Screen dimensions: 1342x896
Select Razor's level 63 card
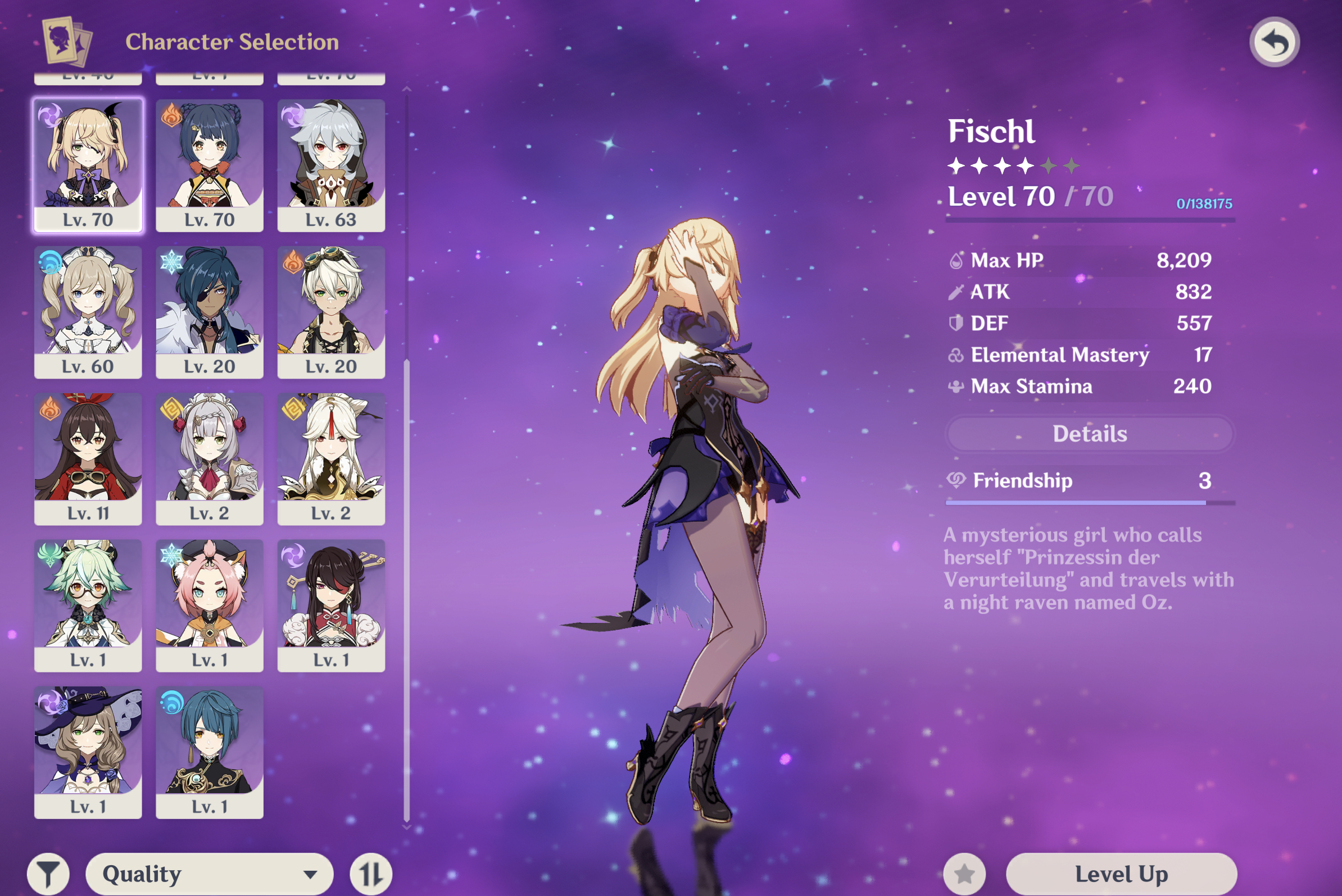point(331,165)
